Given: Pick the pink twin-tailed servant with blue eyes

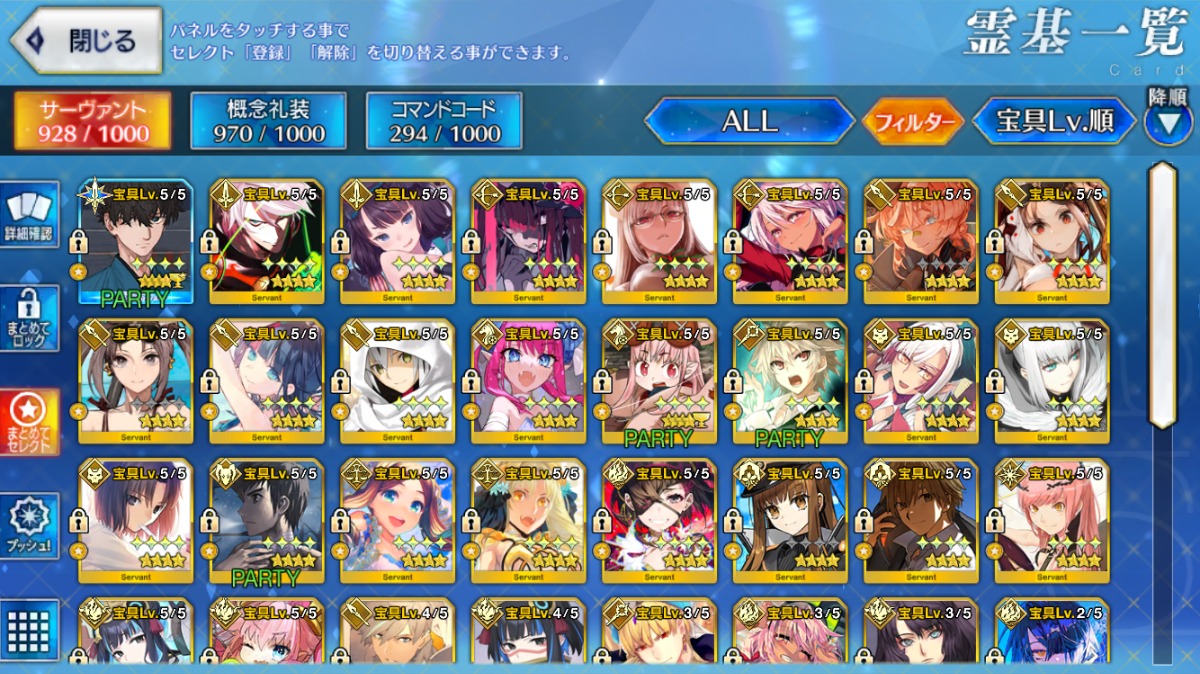Looking at the screenshot, I should (528, 381).
